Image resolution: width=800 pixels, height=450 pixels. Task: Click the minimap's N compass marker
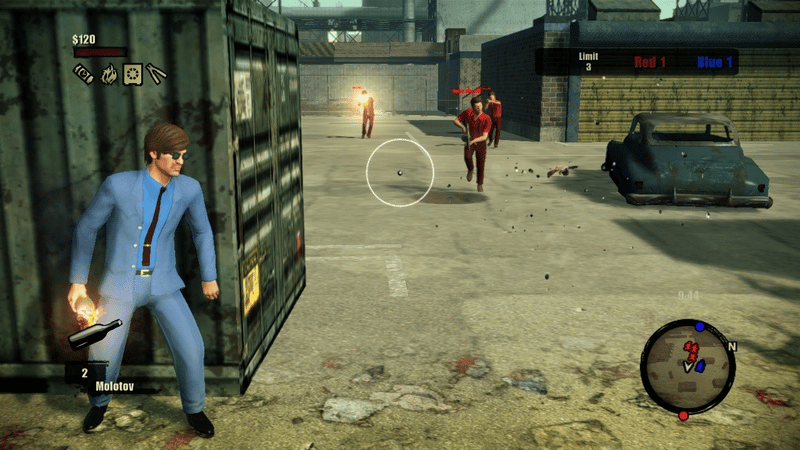[733, 346]
